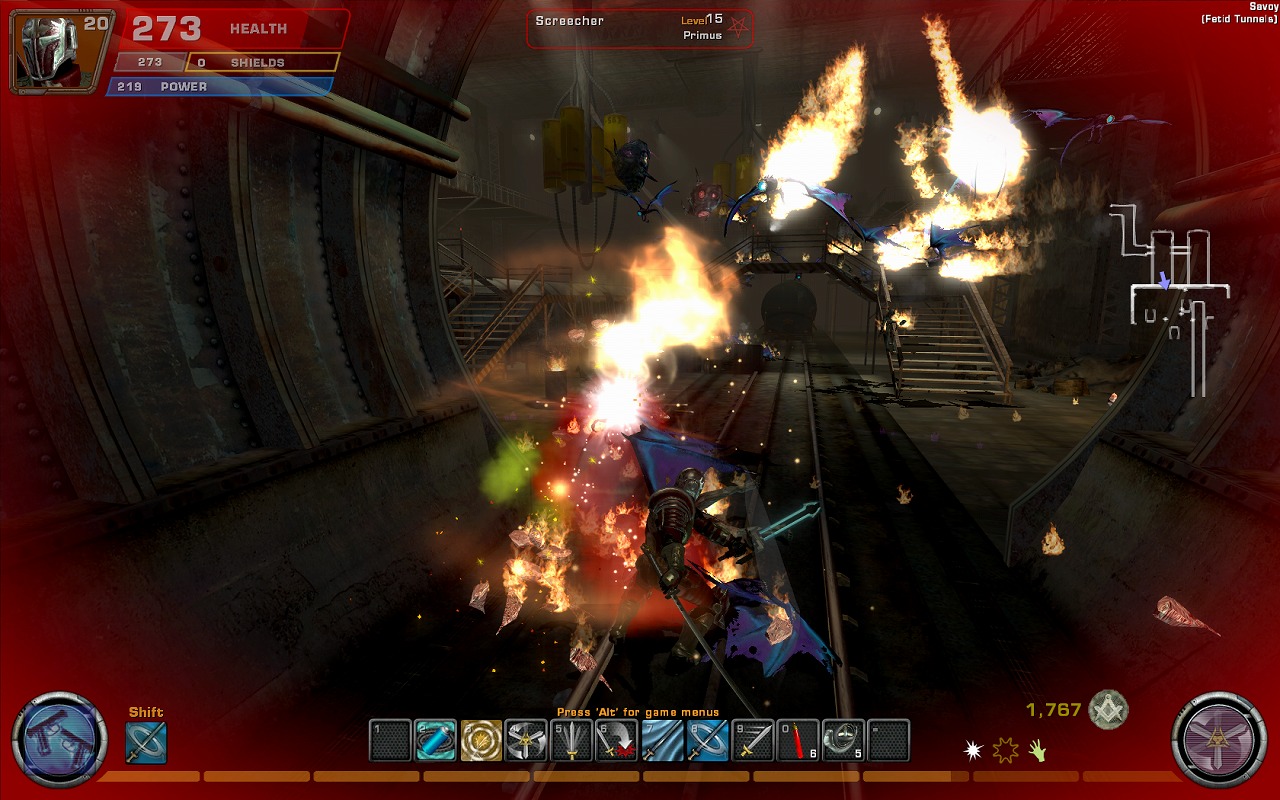Image resolution: width=1280 pixels, height=800 pixels.
Task: Click the white starburst status icon
Action: (x=972, y=750)
